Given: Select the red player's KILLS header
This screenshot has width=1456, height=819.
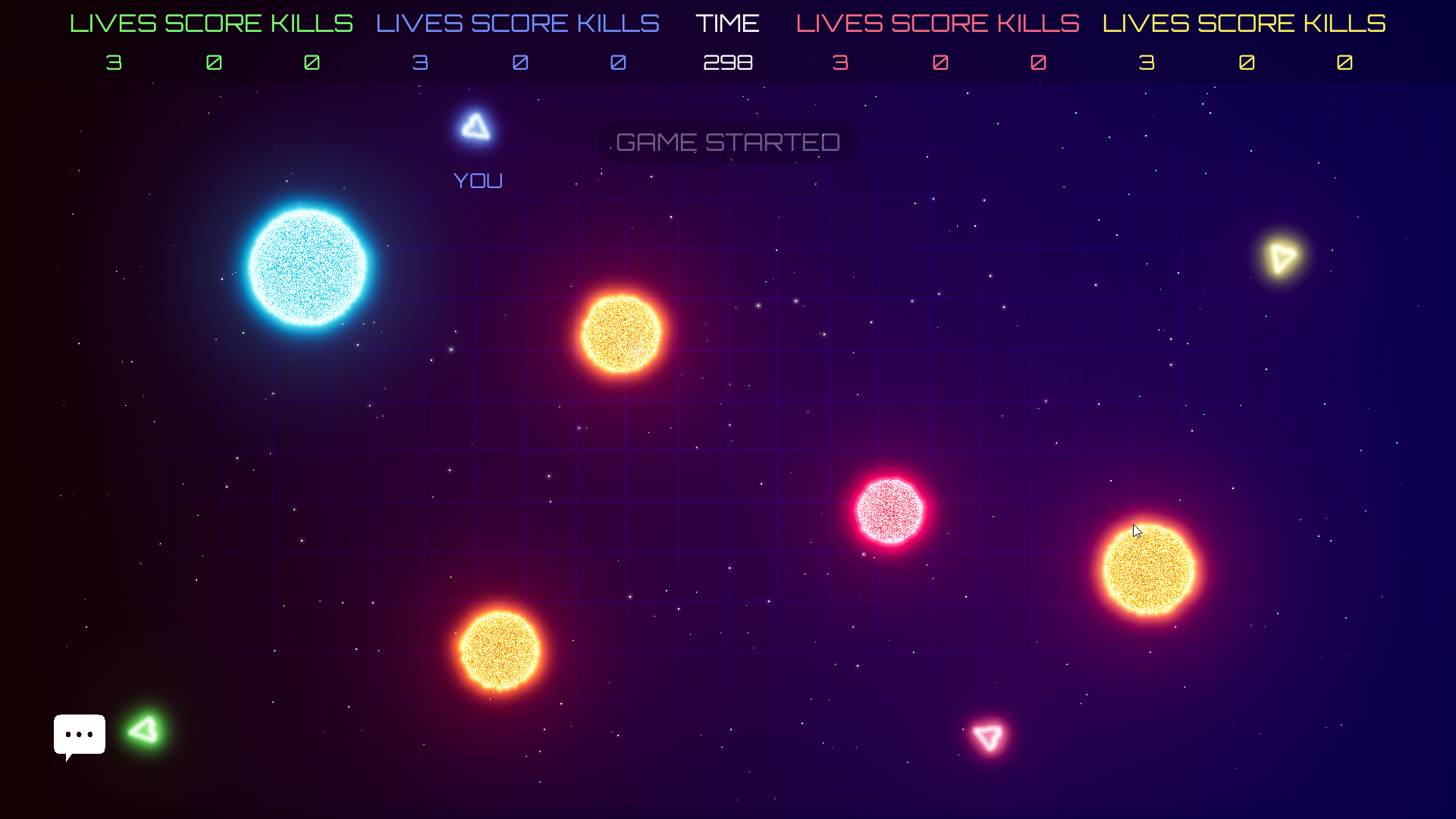Looking at the screenshot, I should click(1040, 23).
